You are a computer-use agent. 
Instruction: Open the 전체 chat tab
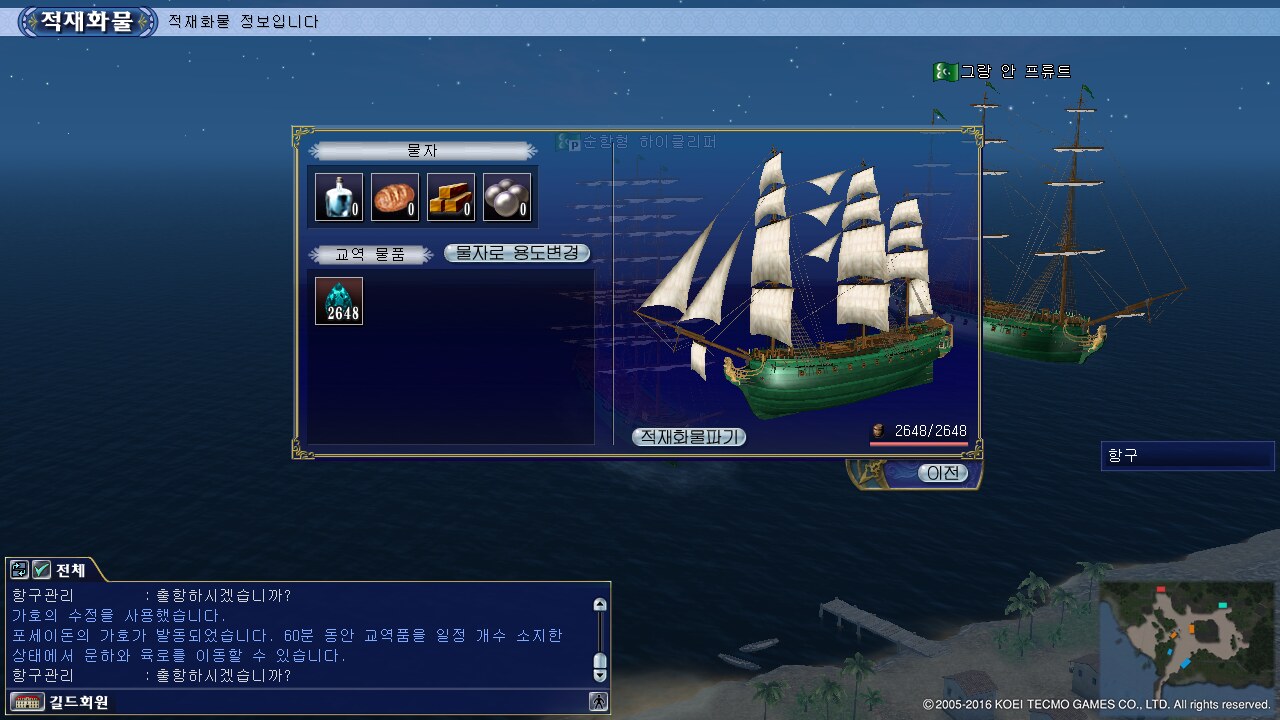[x=71, y=570]
